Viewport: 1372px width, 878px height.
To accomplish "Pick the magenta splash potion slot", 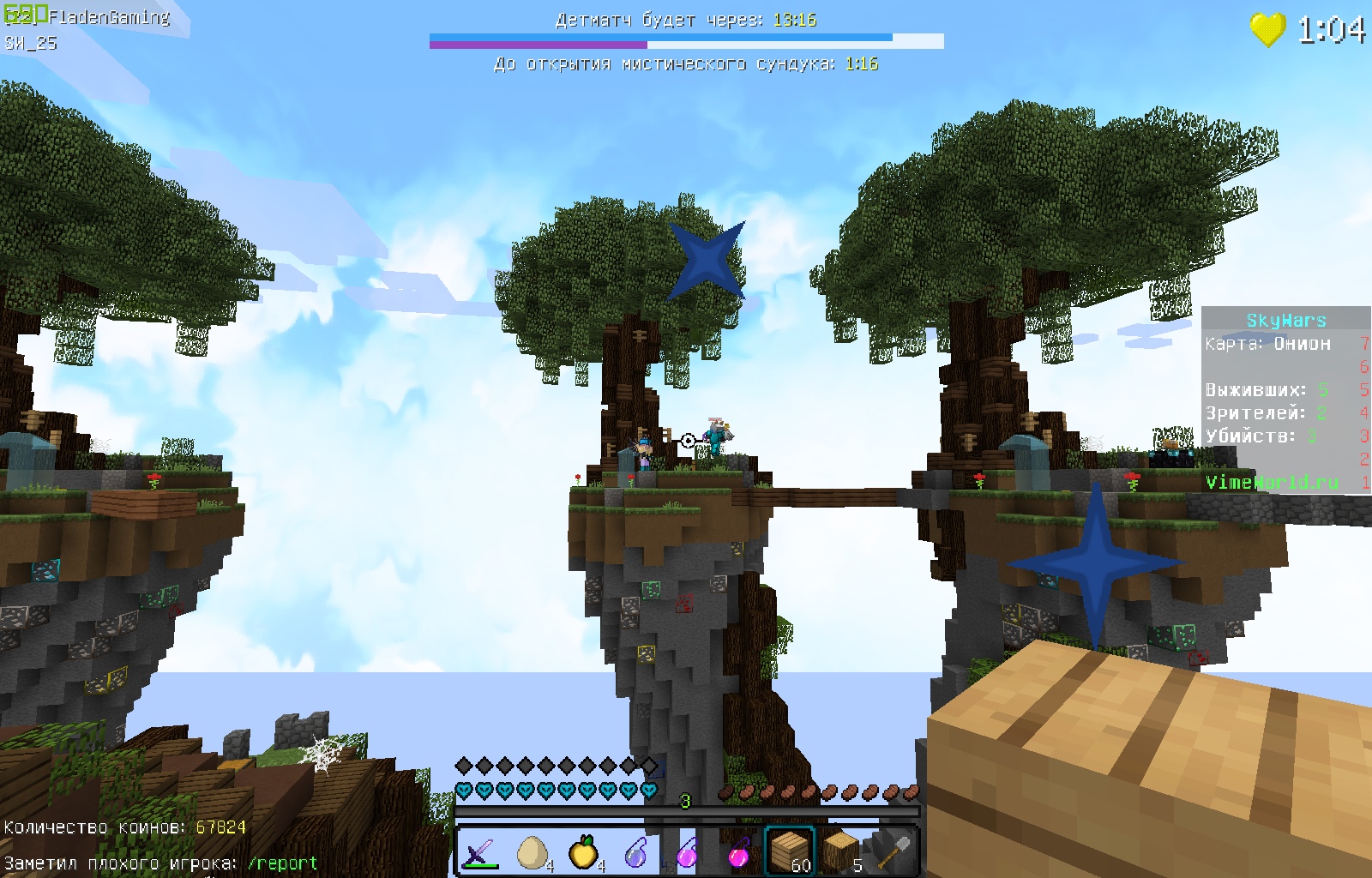I will click(738, 851).
